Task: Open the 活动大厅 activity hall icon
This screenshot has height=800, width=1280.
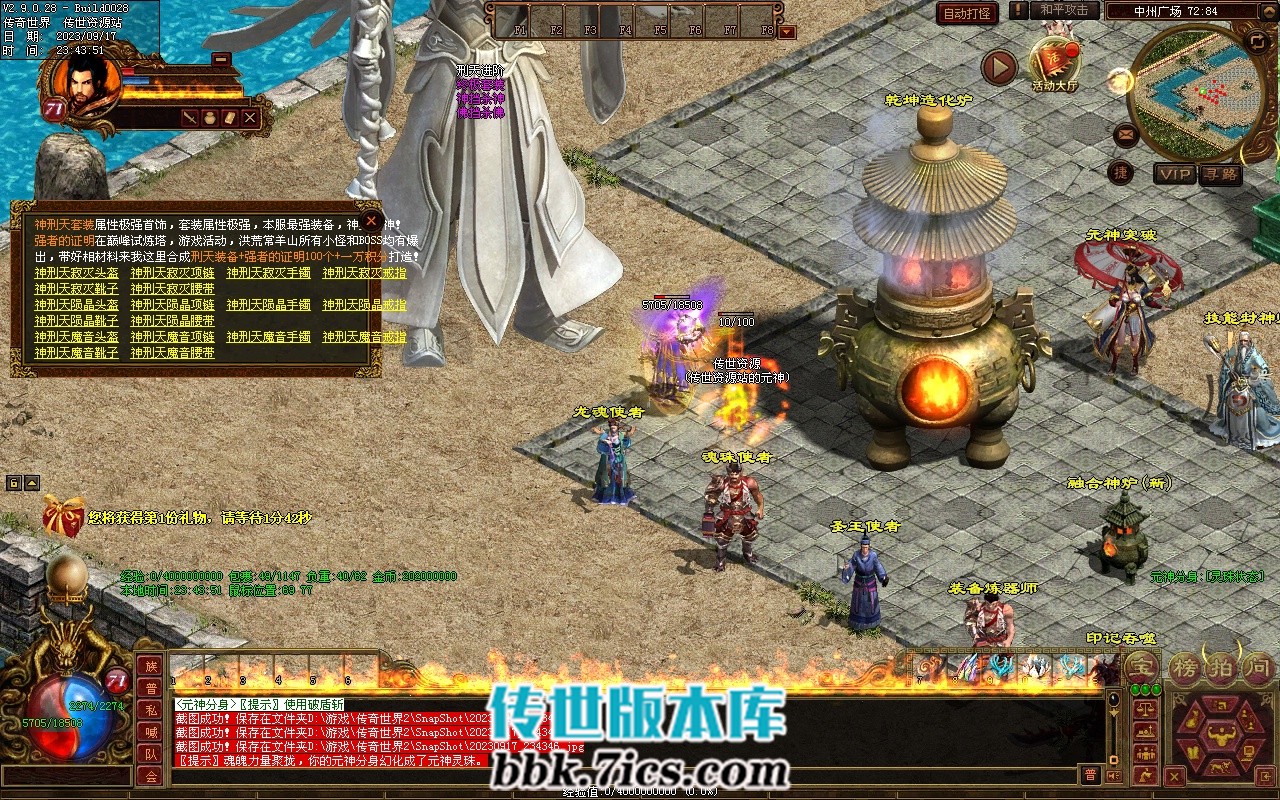Action: click(x=1055, y=62)
